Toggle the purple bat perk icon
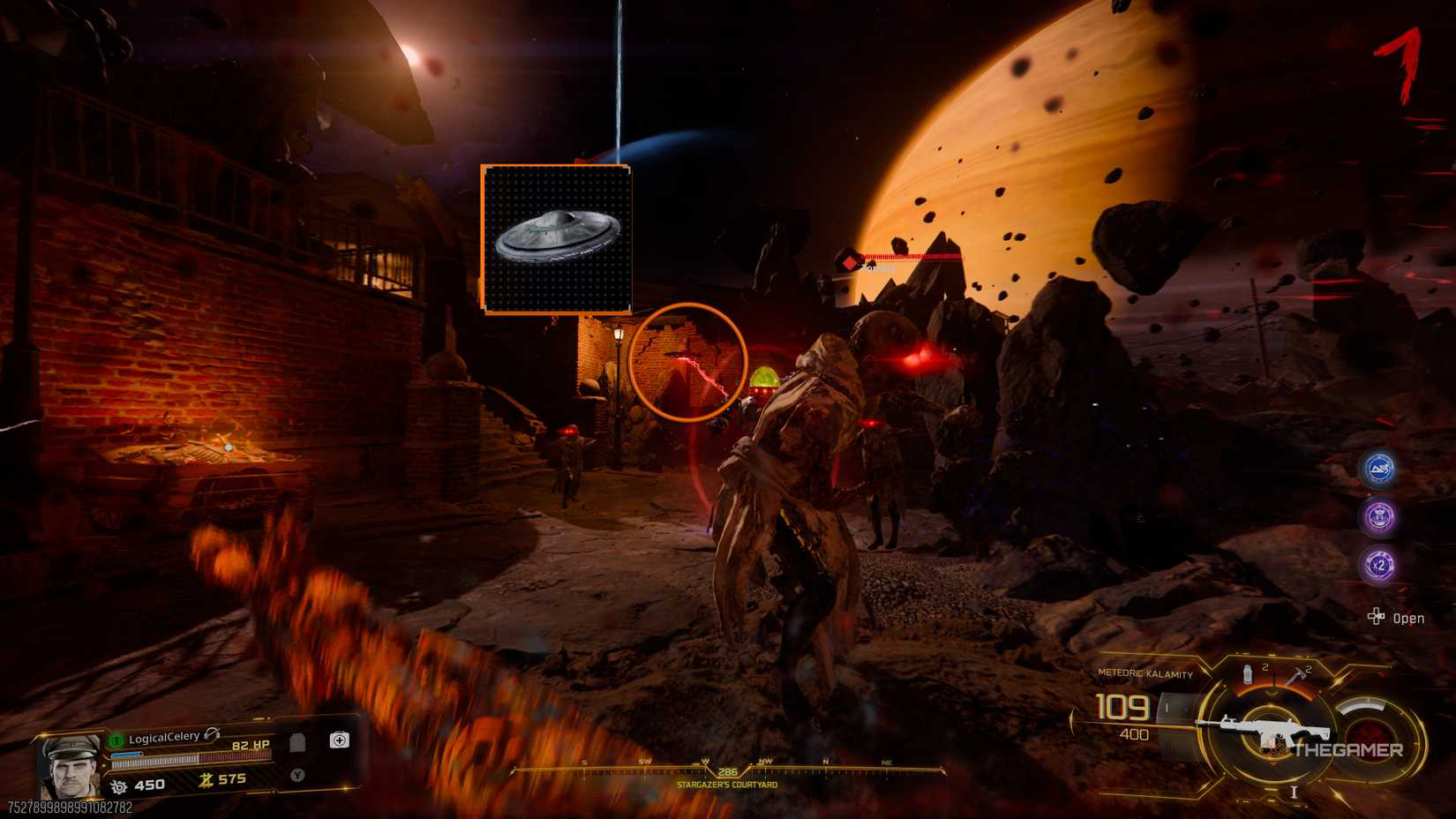1456x819 pixels. [1381, 518]
